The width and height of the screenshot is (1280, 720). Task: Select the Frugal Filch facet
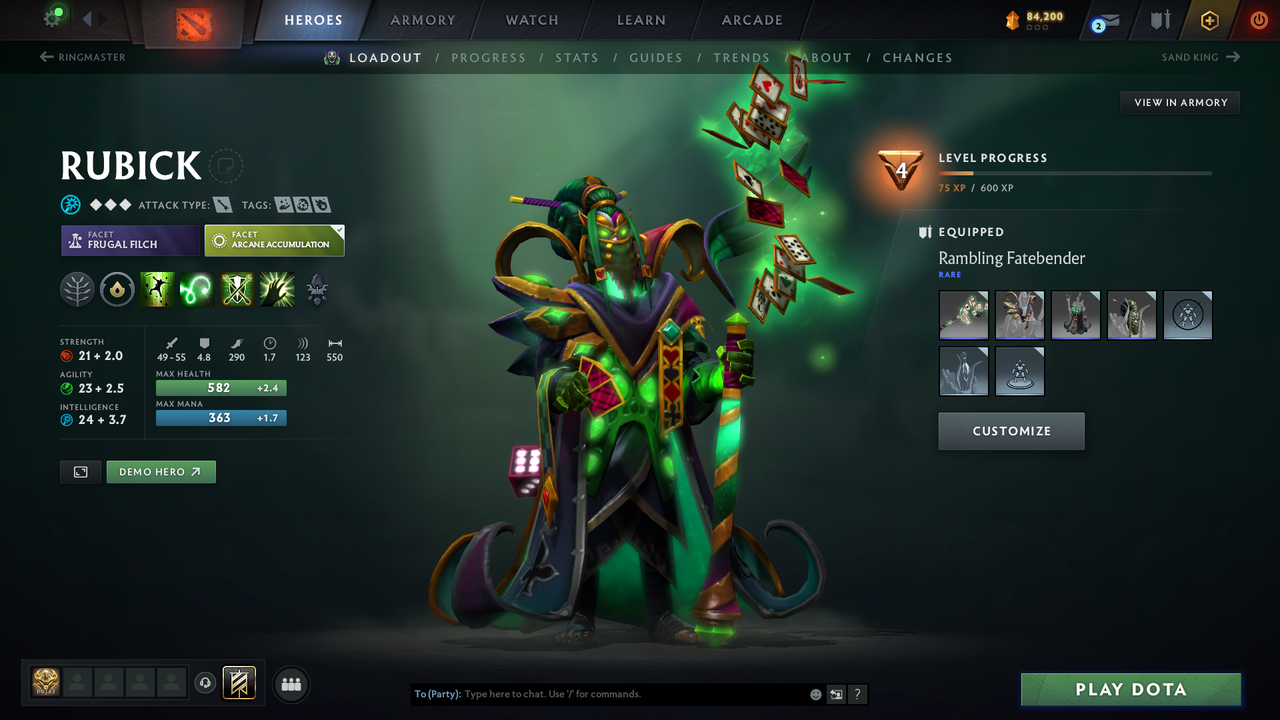pyautogui.click(x=130, y=240)
